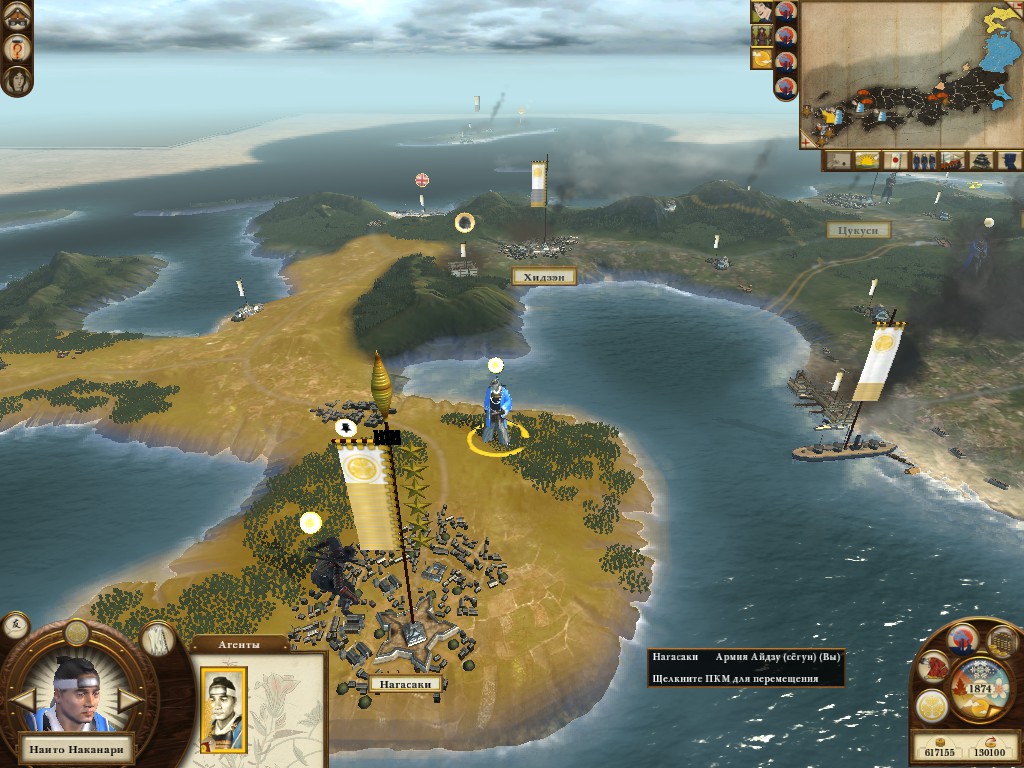Click the campaign minimap of Japan
The width and height of the screenshot is (1024, 768).
coord(910,75)
